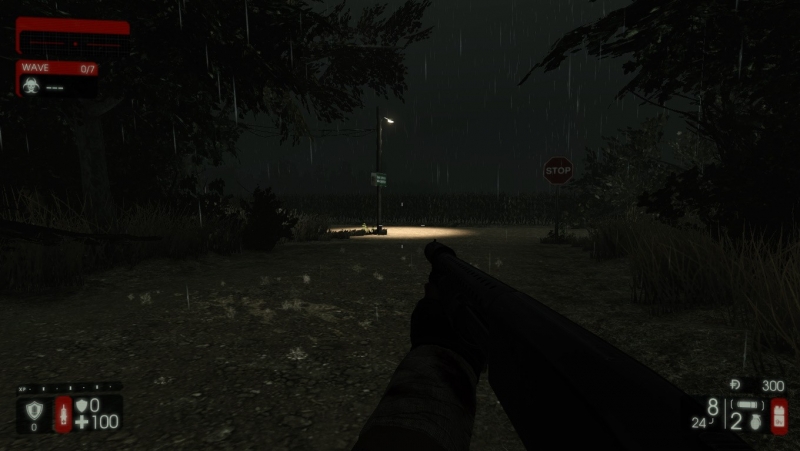Click the biohazard skull enemy icon
Image resolution: width=800 pixels, height=451 pixels.
[31, 87]
